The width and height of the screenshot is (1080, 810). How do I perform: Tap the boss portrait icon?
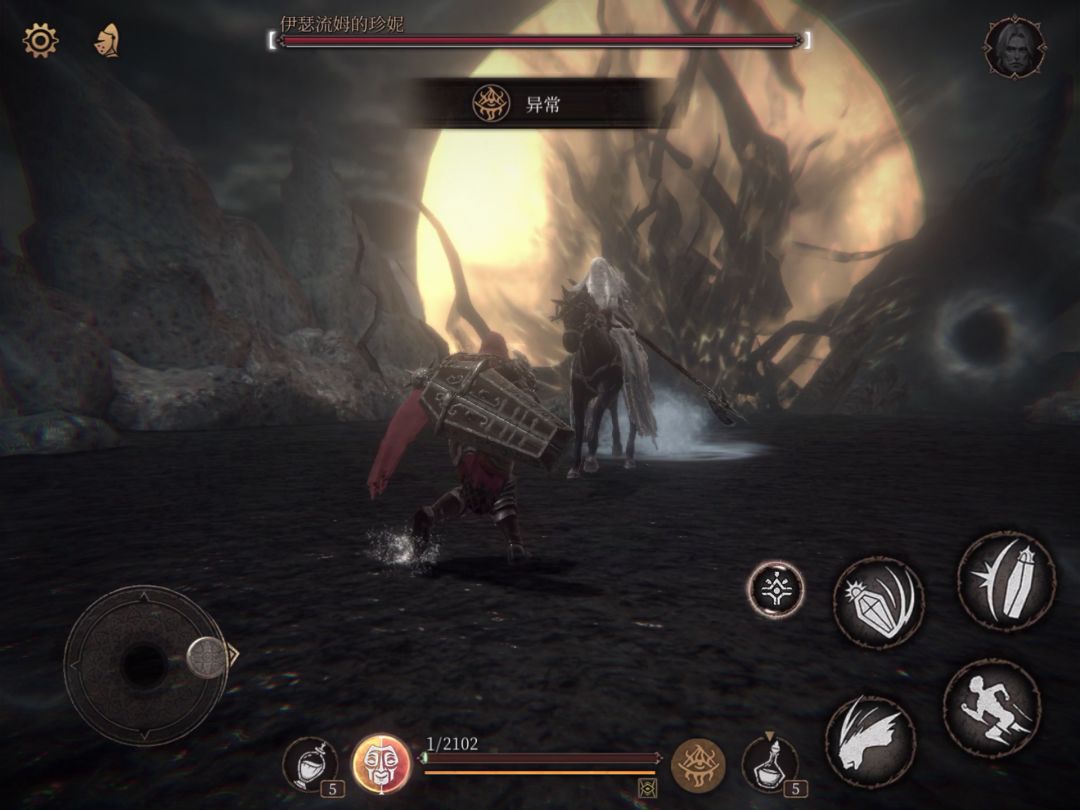[x=1014, y=47]
